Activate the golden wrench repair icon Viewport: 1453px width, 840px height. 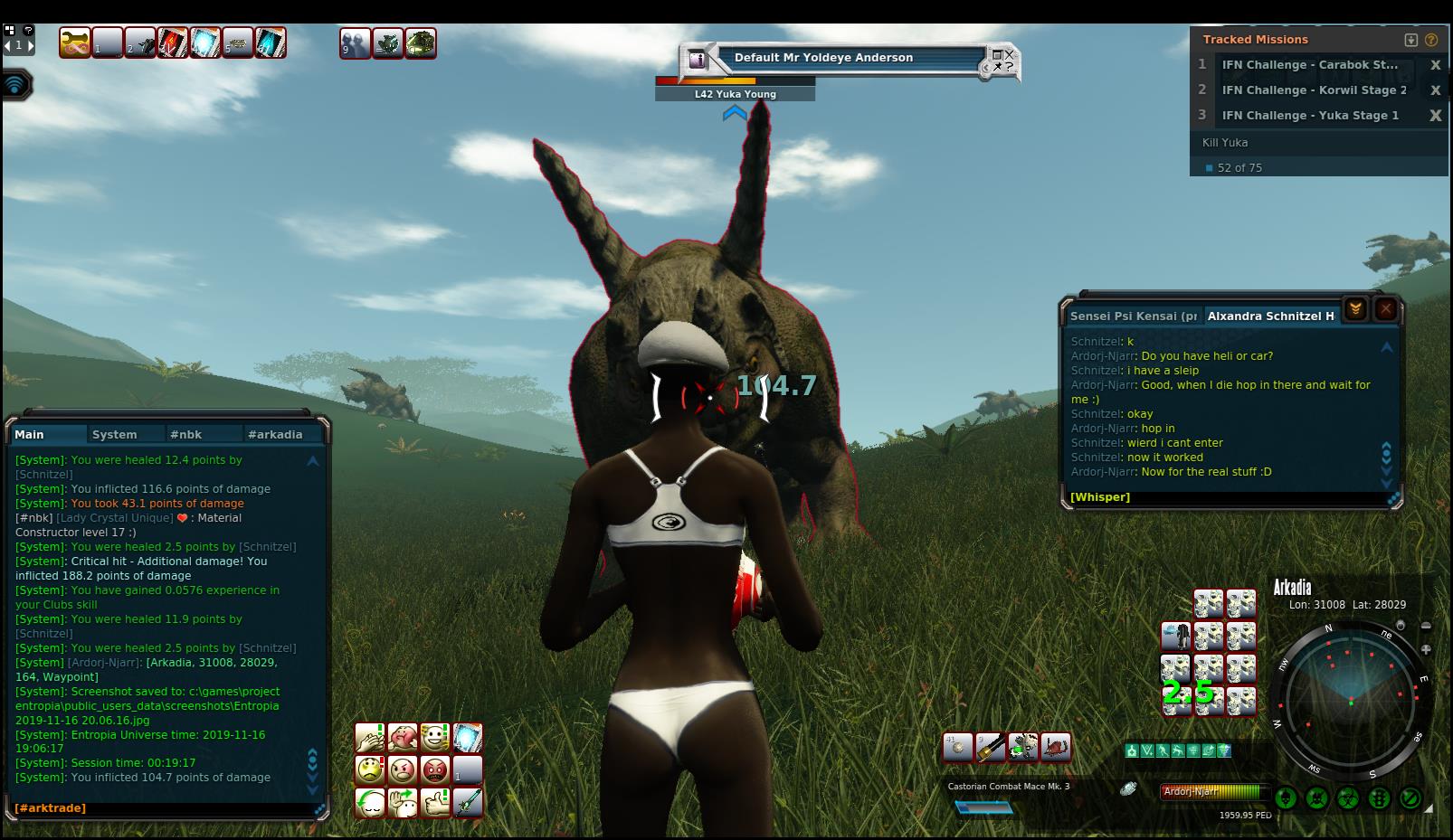[x=75, y=42]
